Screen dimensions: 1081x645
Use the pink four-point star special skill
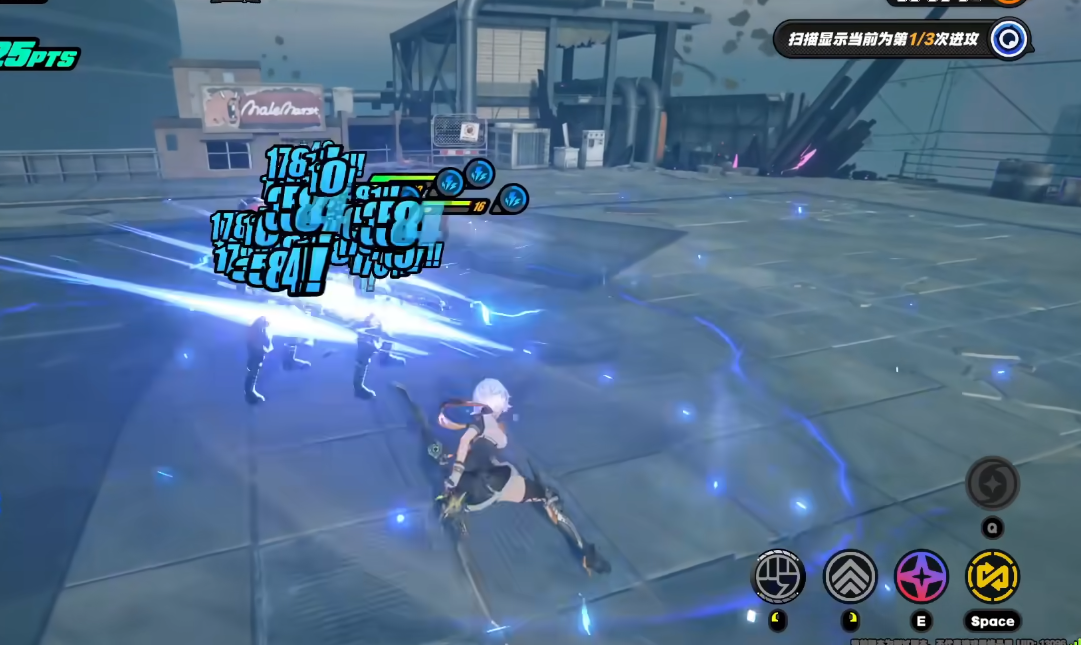tap(921, 577)
